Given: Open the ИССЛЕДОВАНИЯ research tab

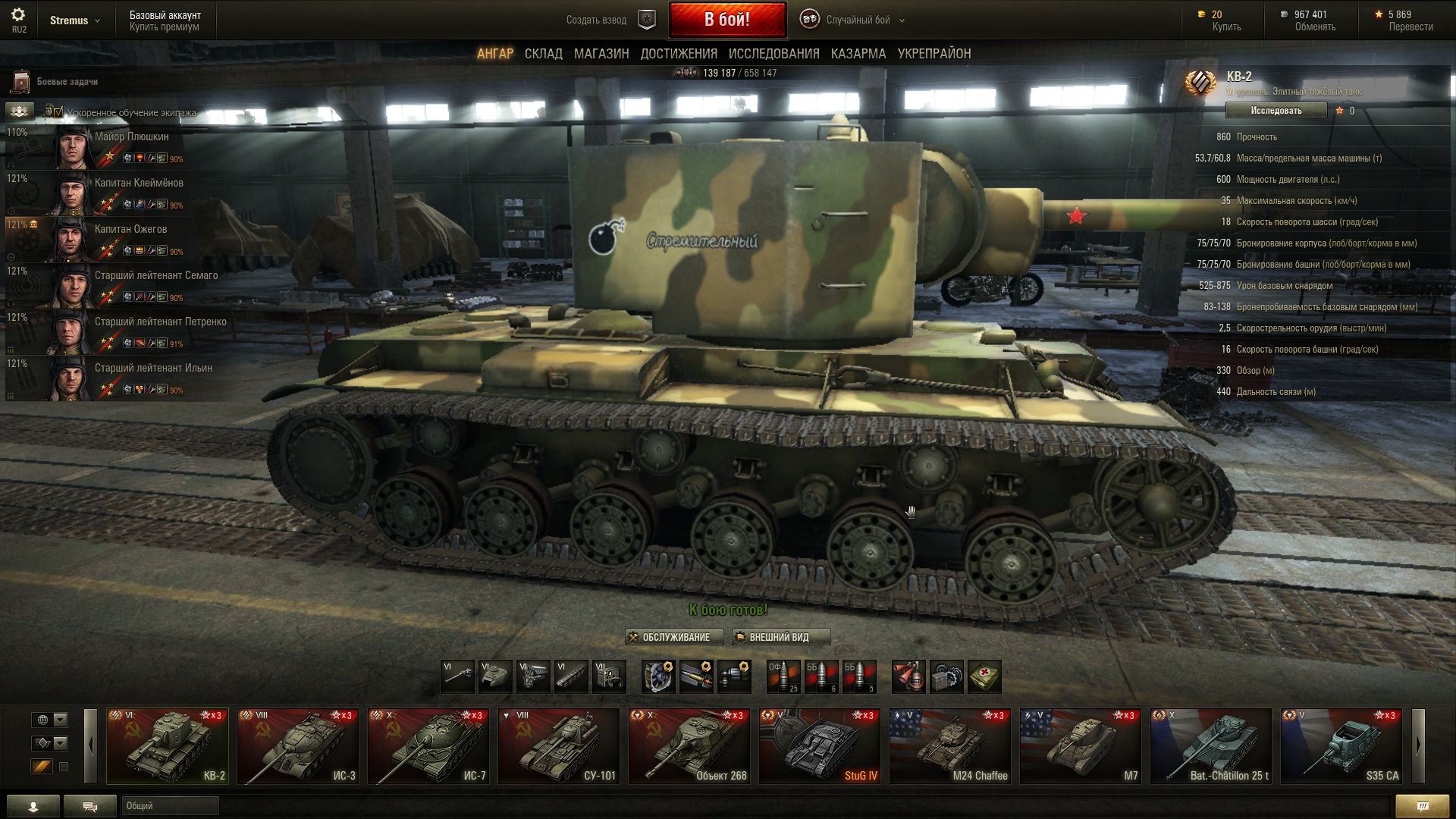Looking at the screenshot, I should point(773,54).
